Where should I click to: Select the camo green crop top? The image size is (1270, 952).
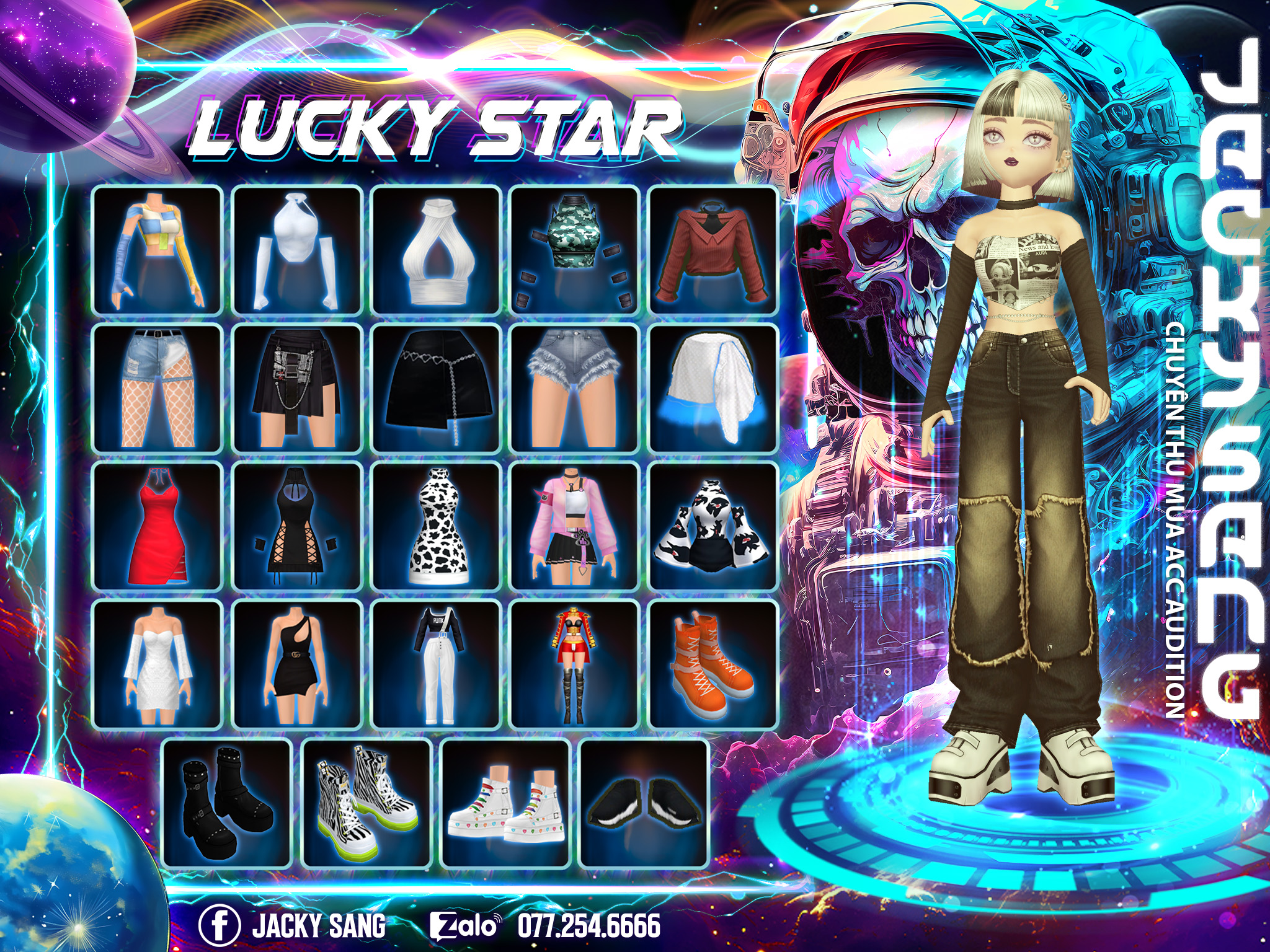click(574, 250)
